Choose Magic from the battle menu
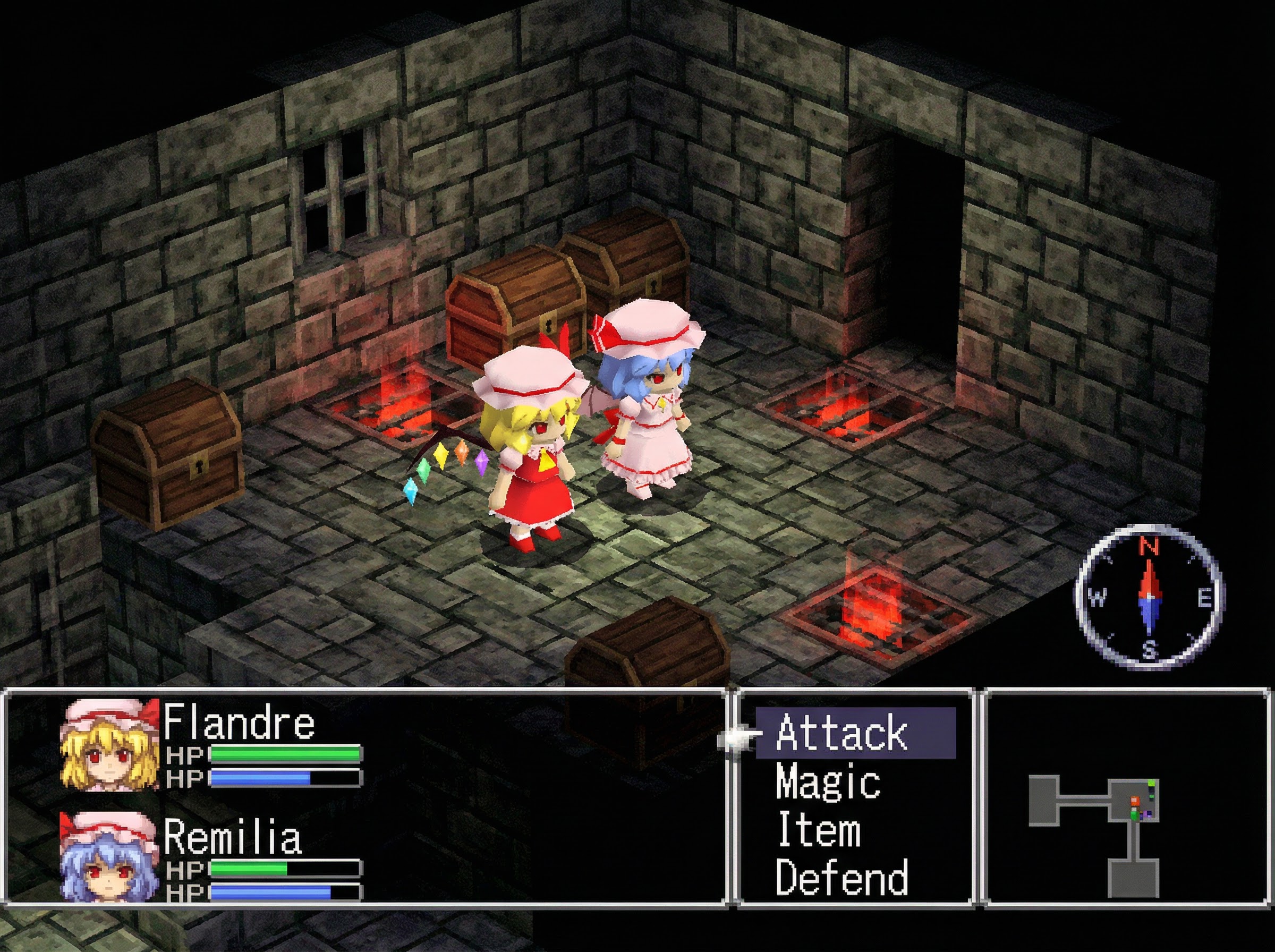 click(828, 781)
